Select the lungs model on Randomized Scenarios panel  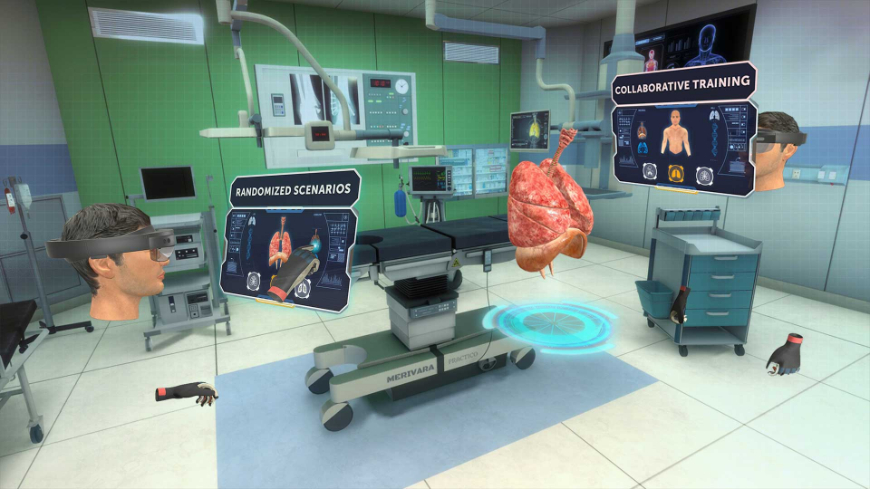click(x=279, y=246)
